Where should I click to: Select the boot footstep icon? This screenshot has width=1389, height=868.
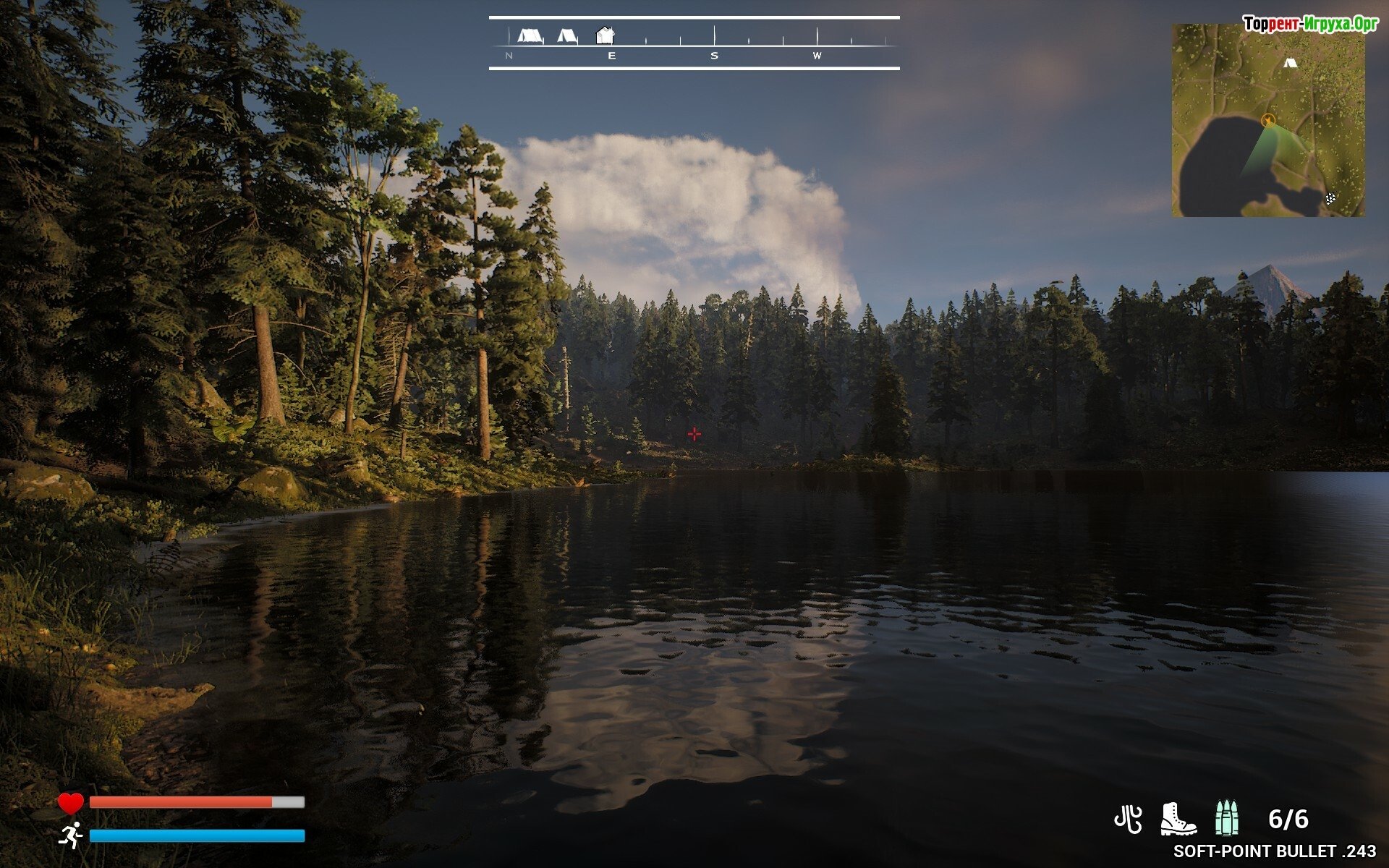click(x=1177, y=820)
